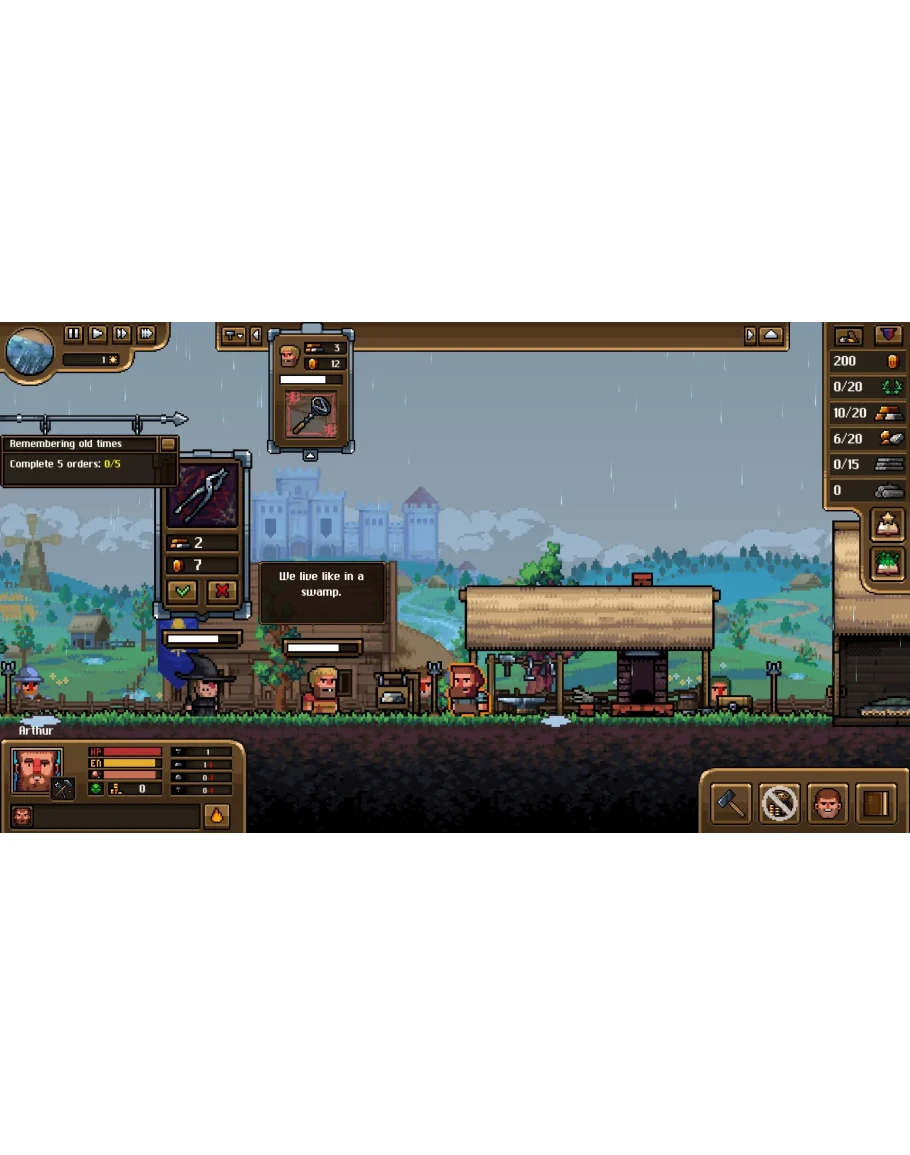Open the star book menu

tap(887, 523)
